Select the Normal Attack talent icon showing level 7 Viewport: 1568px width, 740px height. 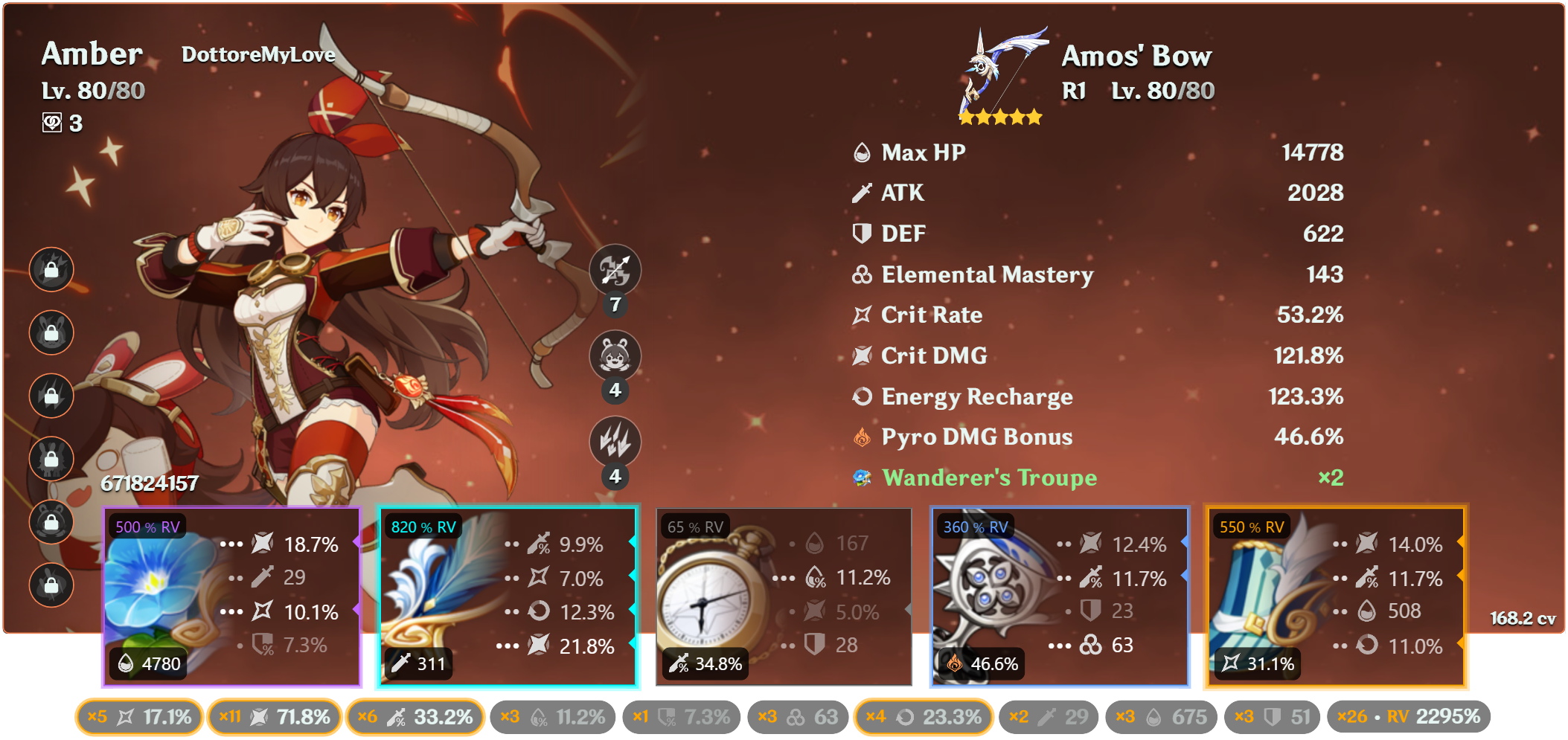pyautogui.click(x=615, y=272)
